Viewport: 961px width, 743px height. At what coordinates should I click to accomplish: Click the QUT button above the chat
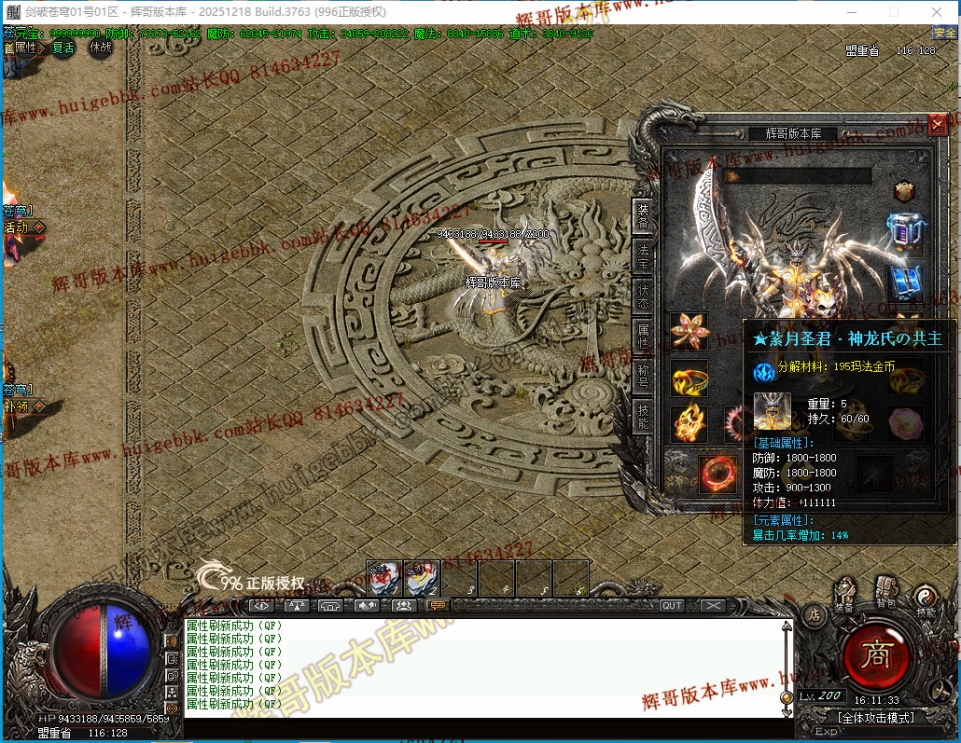pyautogui.click(x=672, y=605)
